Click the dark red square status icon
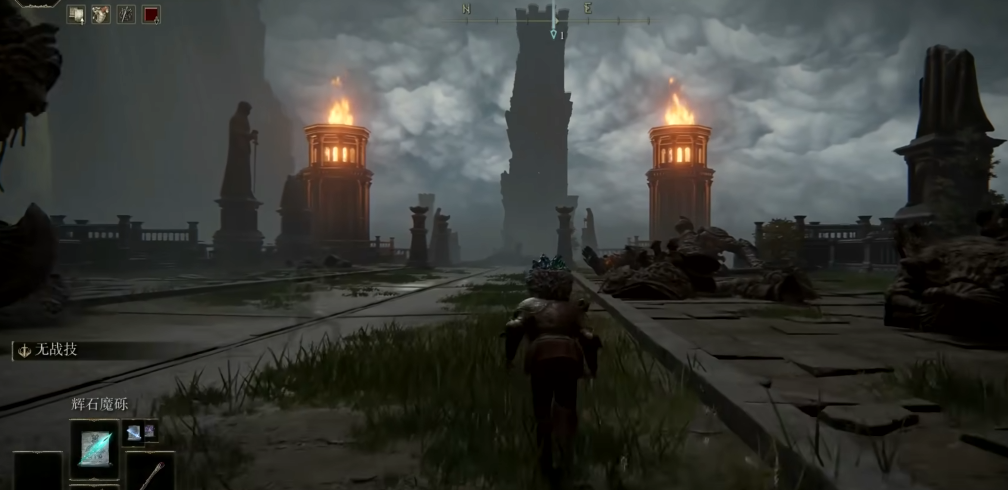 pos(151,14)
